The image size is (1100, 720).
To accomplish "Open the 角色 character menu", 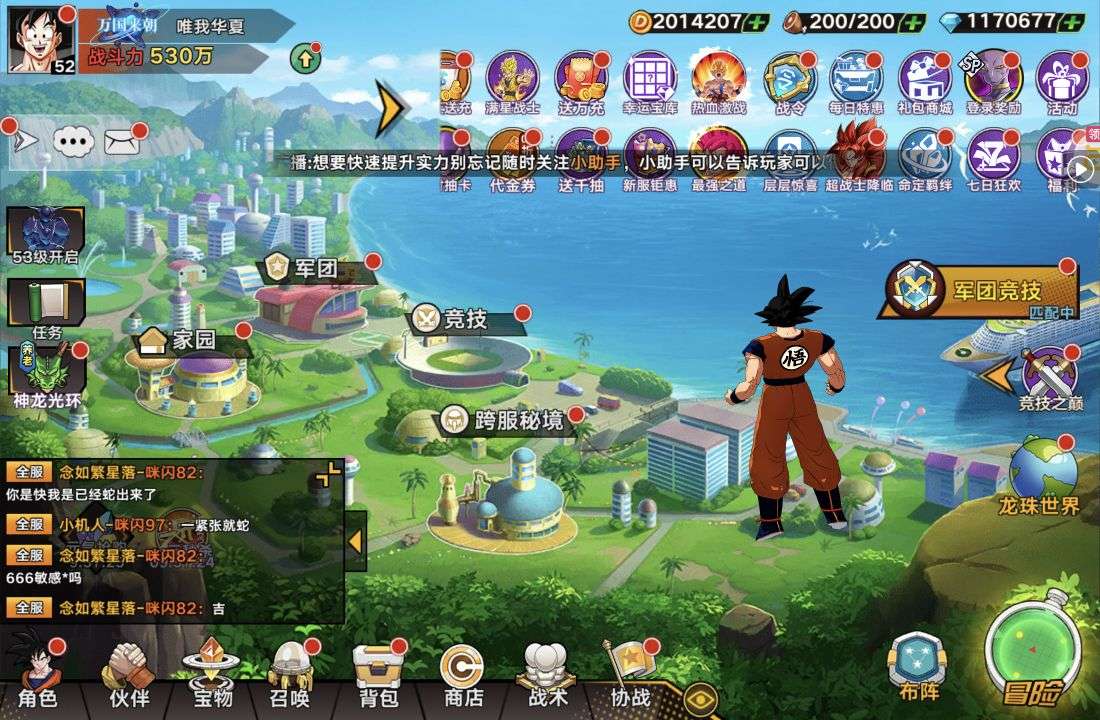I will (x=38, y=672).
